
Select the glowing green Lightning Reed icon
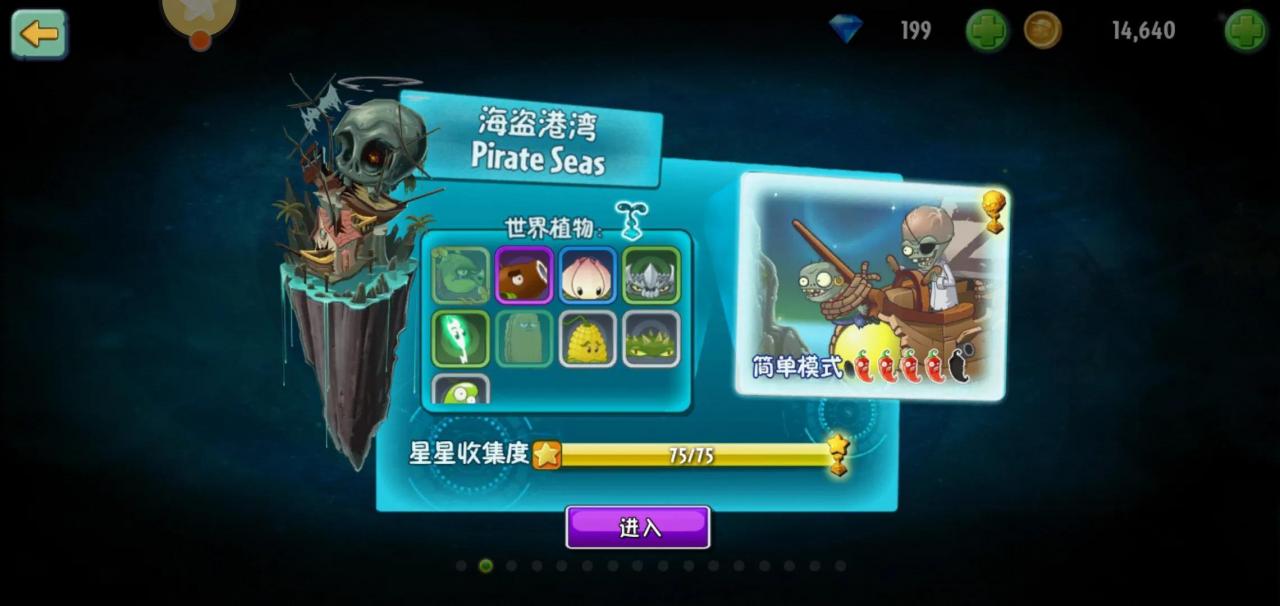461,338
